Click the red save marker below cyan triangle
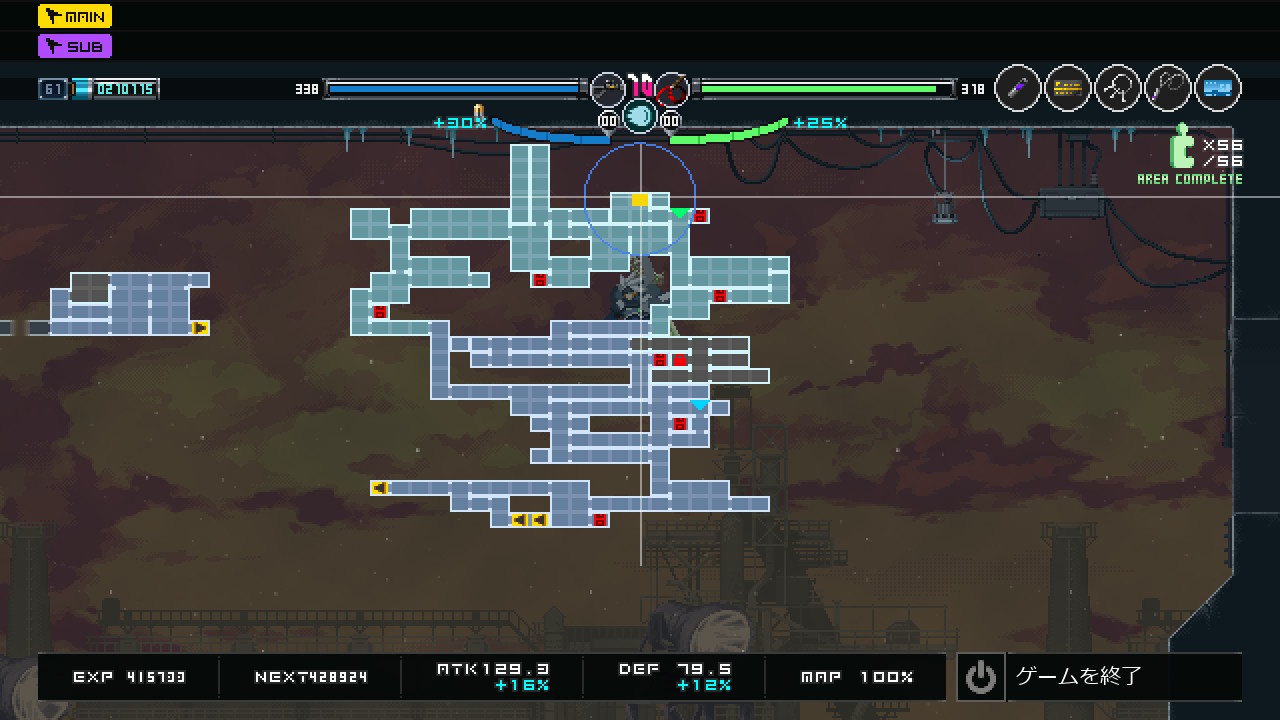The image size is (1280, 720). 680,424
